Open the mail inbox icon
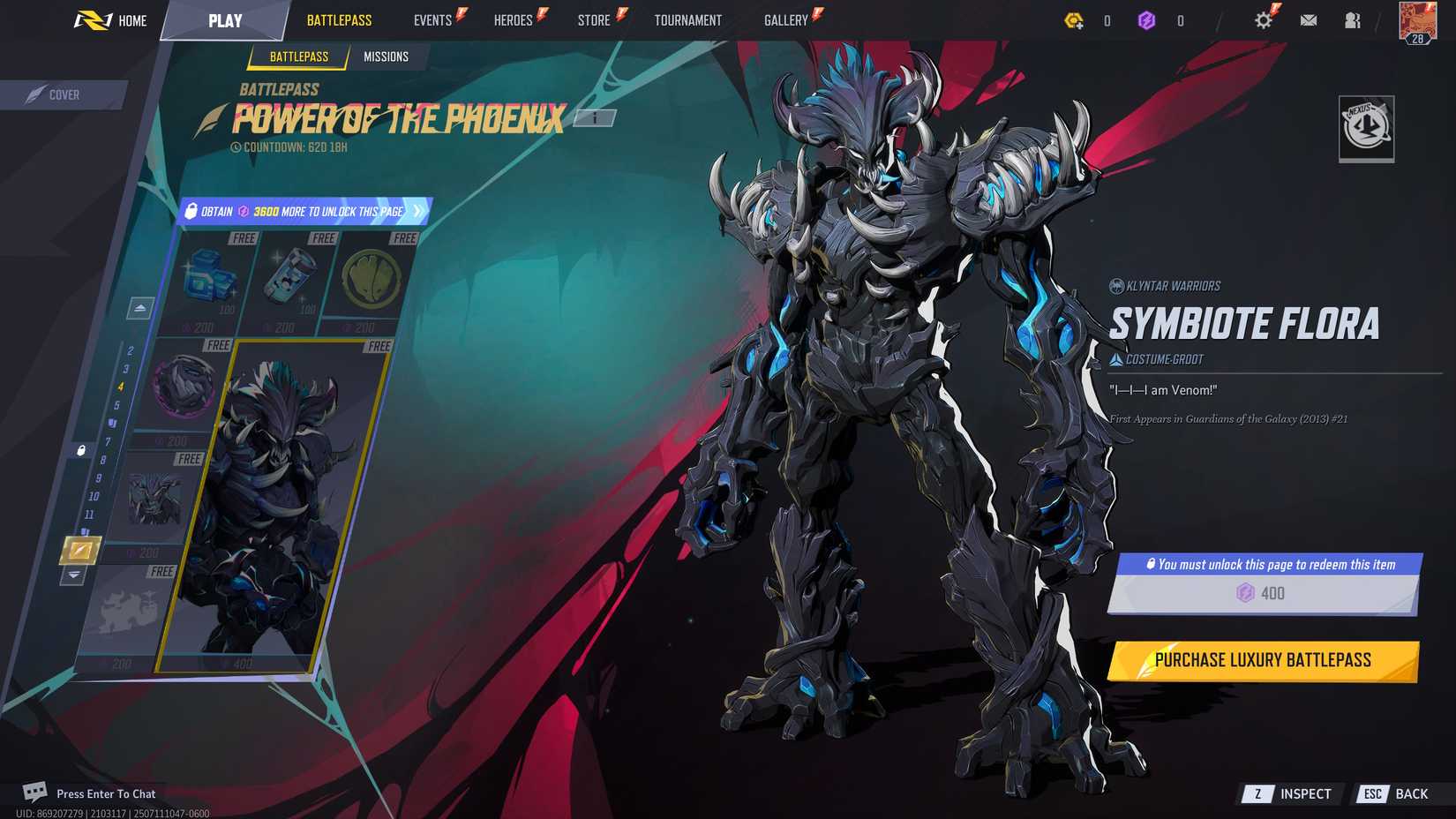 tap(1309, 19)
